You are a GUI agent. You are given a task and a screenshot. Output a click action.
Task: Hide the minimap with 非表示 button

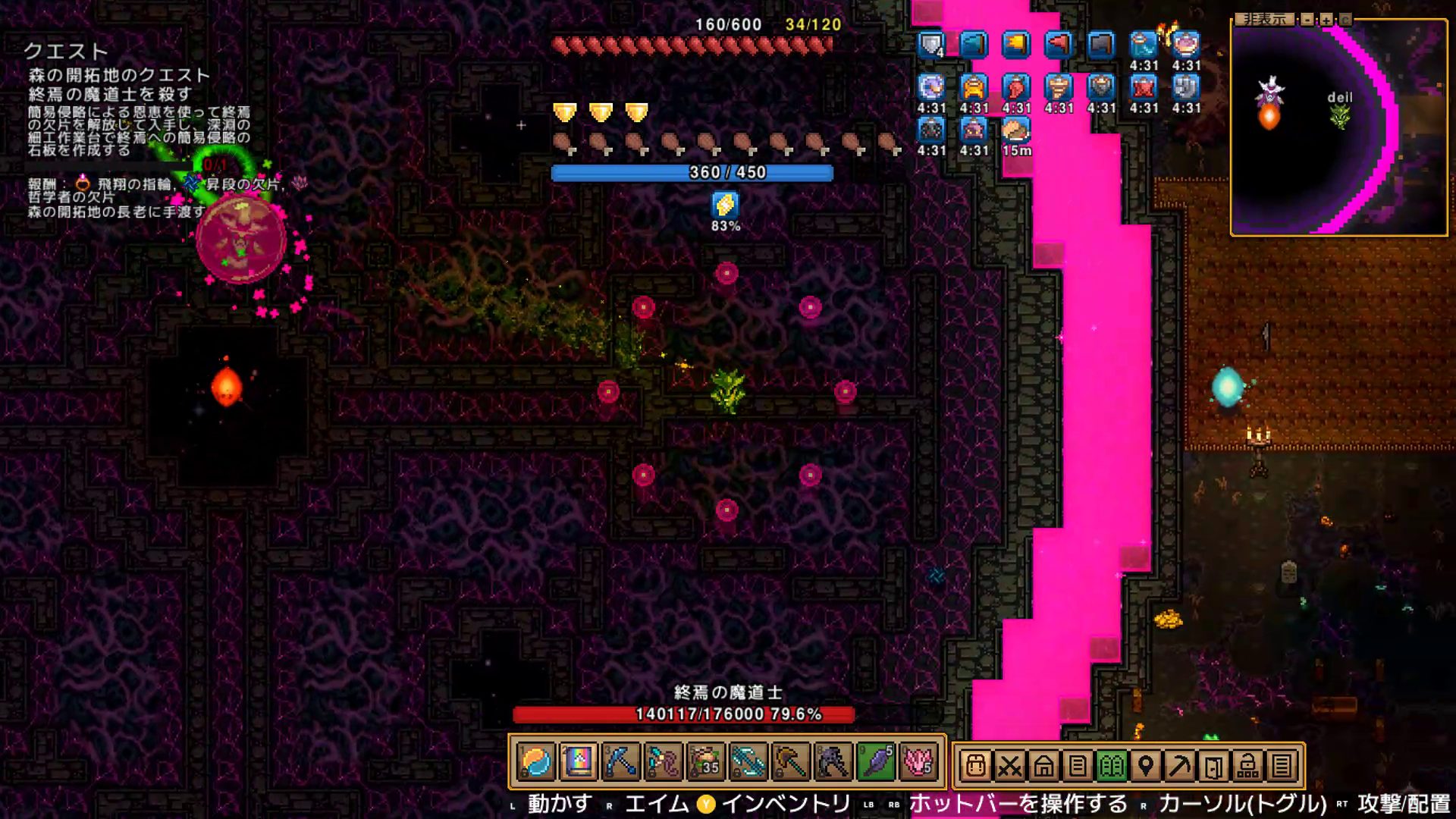(x=1264, y=19)
